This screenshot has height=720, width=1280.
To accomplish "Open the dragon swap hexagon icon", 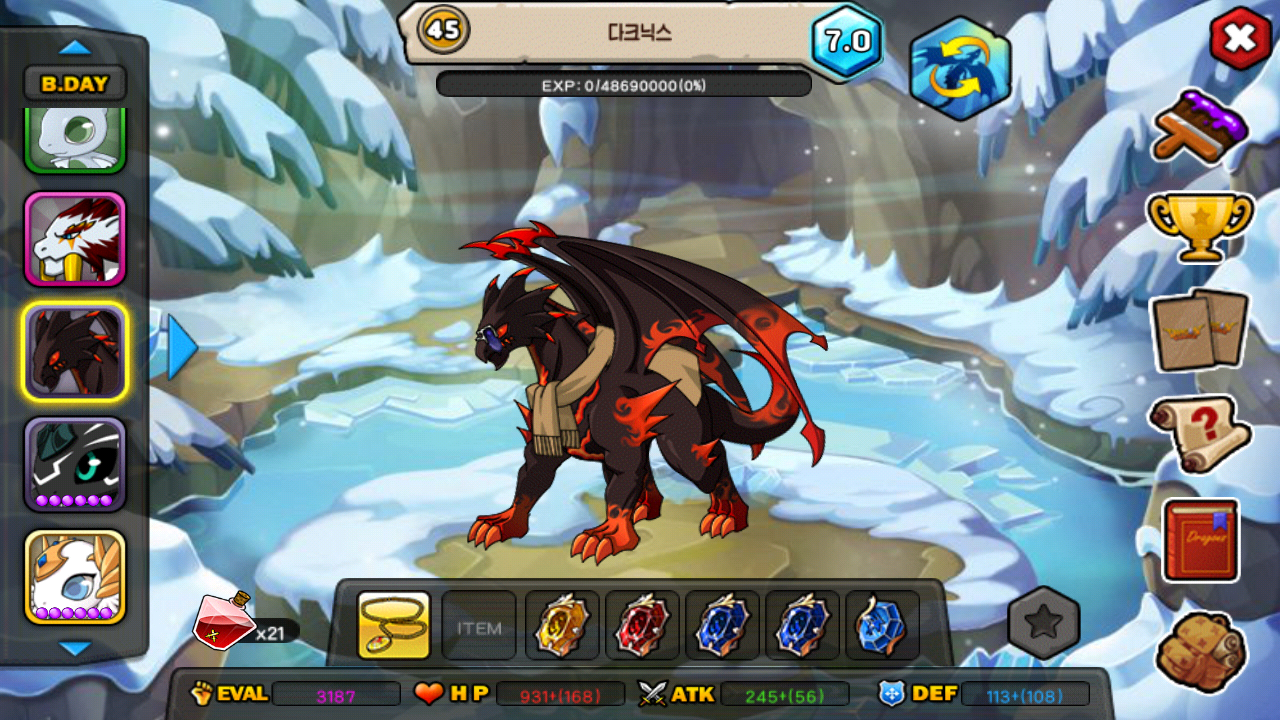I will (960, 69).
